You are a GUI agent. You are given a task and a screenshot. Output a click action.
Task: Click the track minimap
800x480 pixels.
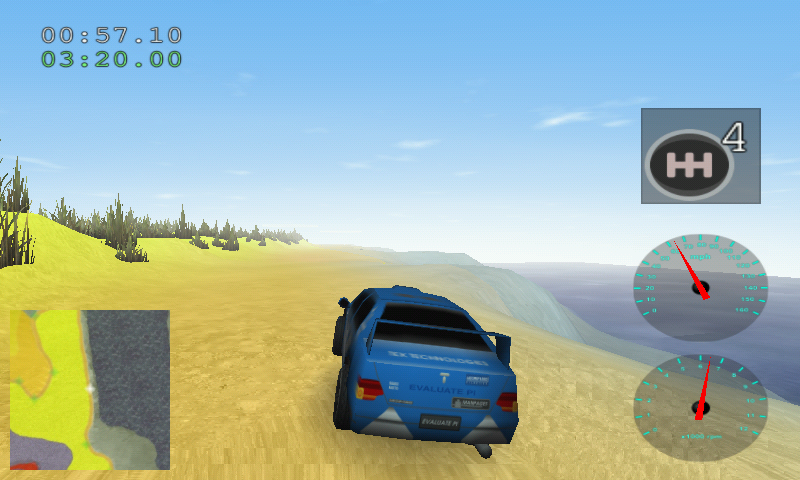pyautogui.click(x=90, y=390)
